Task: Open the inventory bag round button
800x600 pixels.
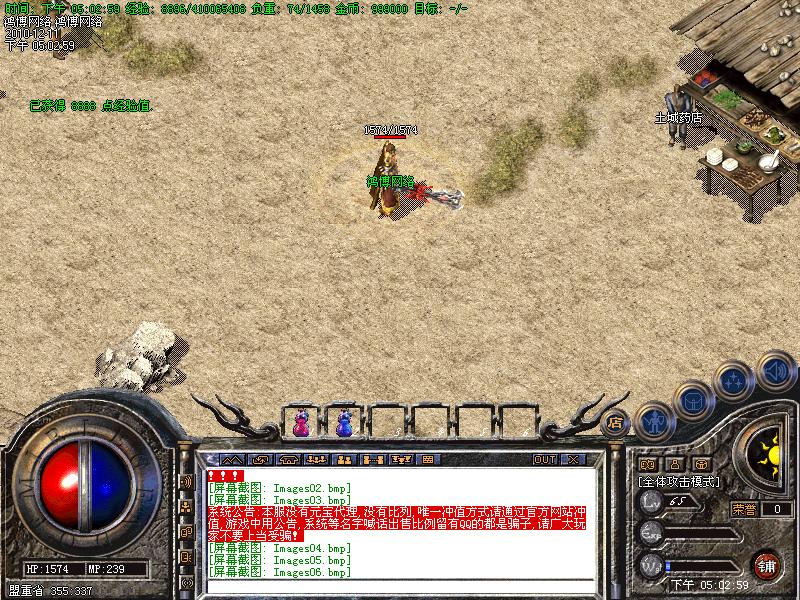Action: tap(691, 400)
